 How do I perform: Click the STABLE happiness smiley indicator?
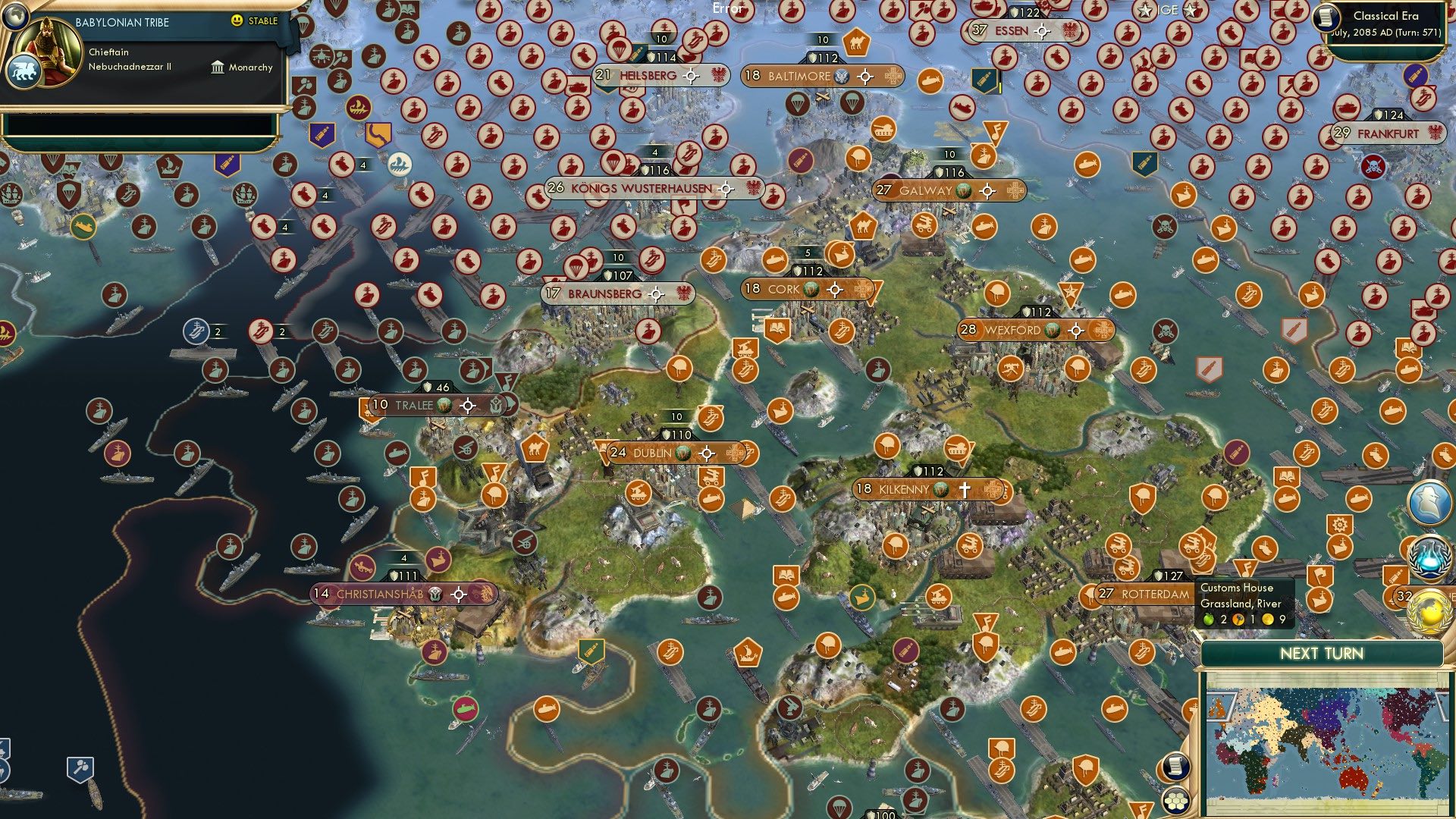pos(238,20)
